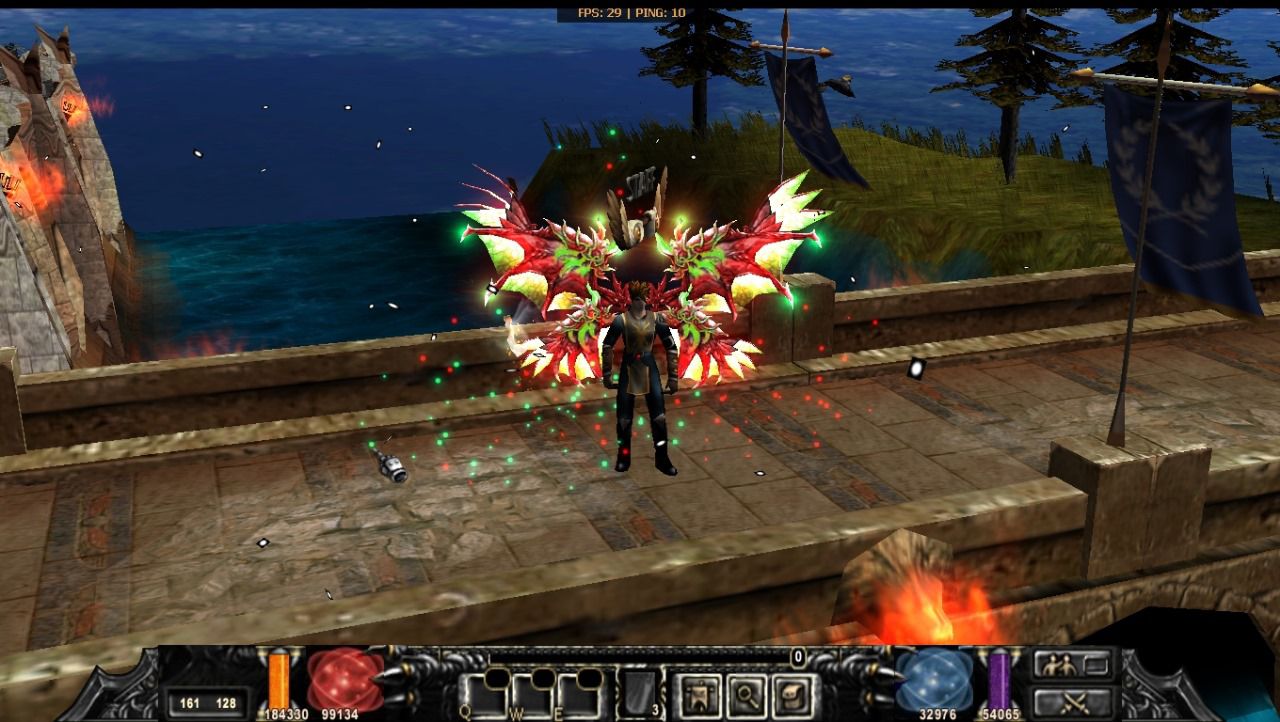Click the magnifying glass button
The image size is (1280, 722).
[x=747, y=696]
